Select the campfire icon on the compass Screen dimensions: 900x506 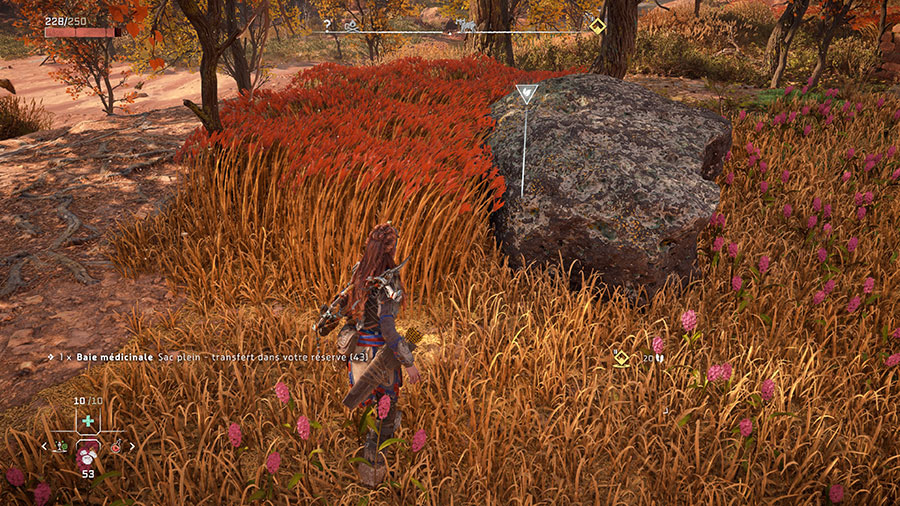[x=351, y=24]
